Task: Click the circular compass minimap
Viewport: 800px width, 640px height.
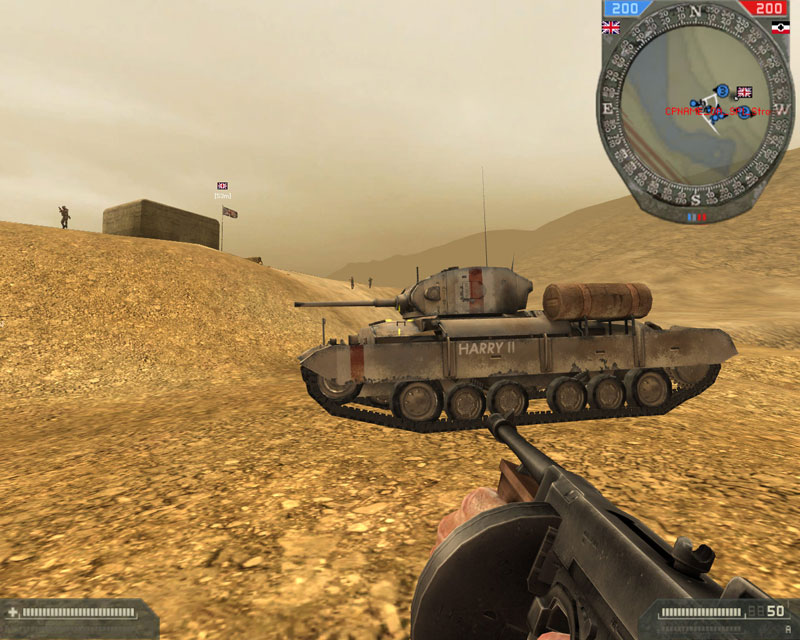Action: coord(697,110)
